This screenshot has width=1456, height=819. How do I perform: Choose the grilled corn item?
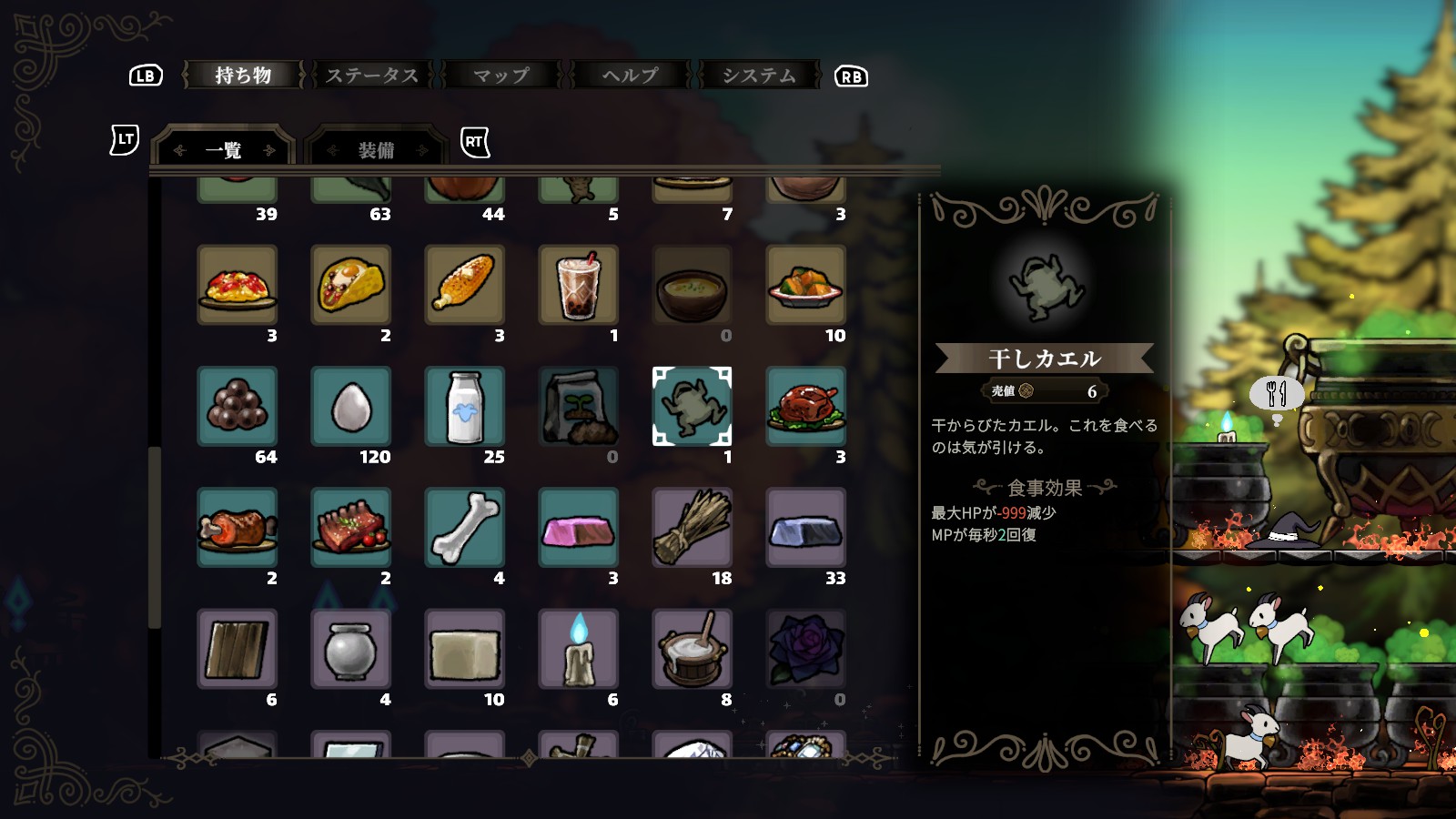(465, 285)
